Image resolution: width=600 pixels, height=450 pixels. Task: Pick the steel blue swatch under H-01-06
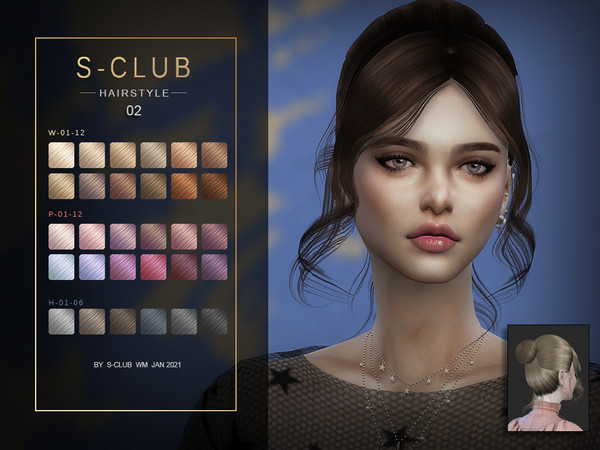click(153, 320)
